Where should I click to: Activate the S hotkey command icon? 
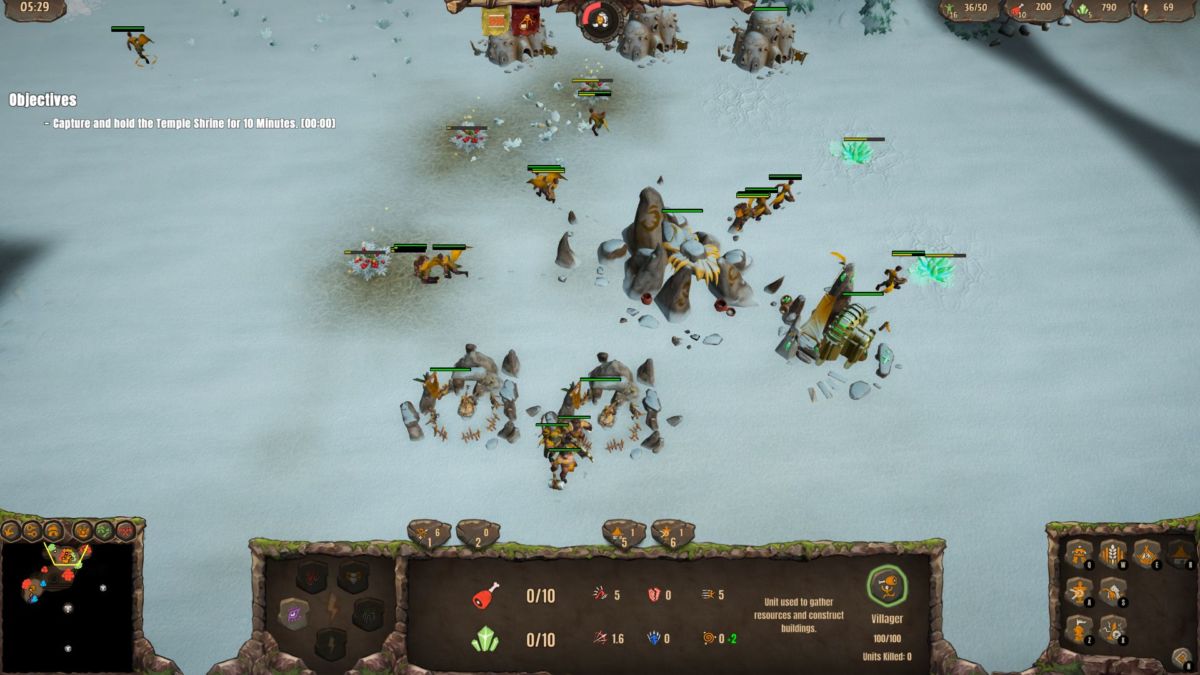[x=1112, y=592]
